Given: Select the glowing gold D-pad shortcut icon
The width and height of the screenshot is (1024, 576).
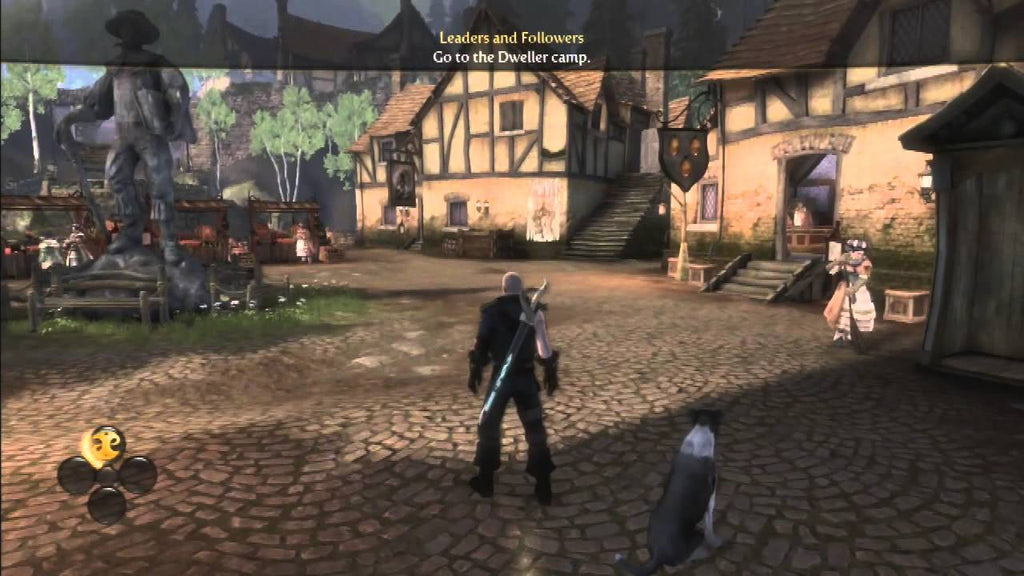Looking at the screenshot, I should pyautogui.click(x=104, y=444).
